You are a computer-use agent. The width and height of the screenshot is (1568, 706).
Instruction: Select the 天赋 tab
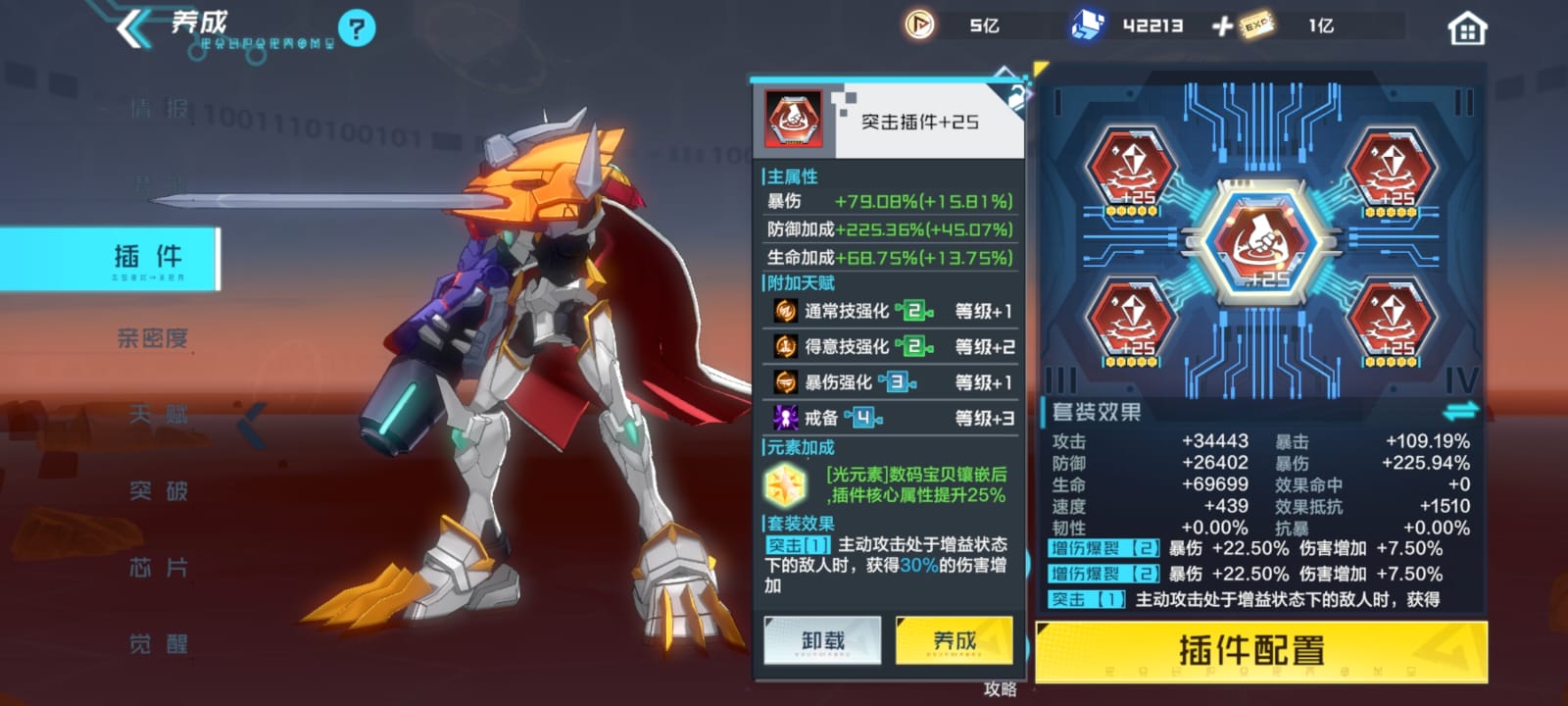pos(157,415)
